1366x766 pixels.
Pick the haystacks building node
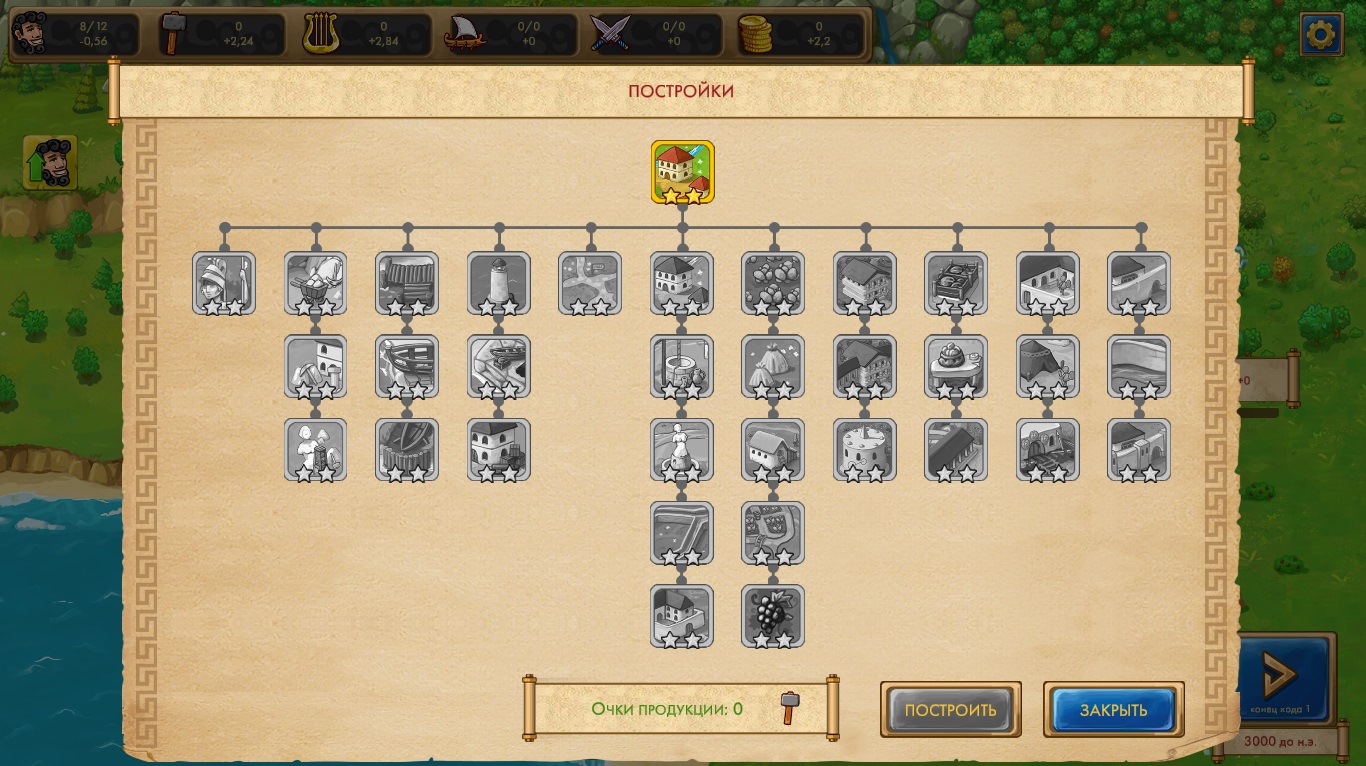pos(773,366)
